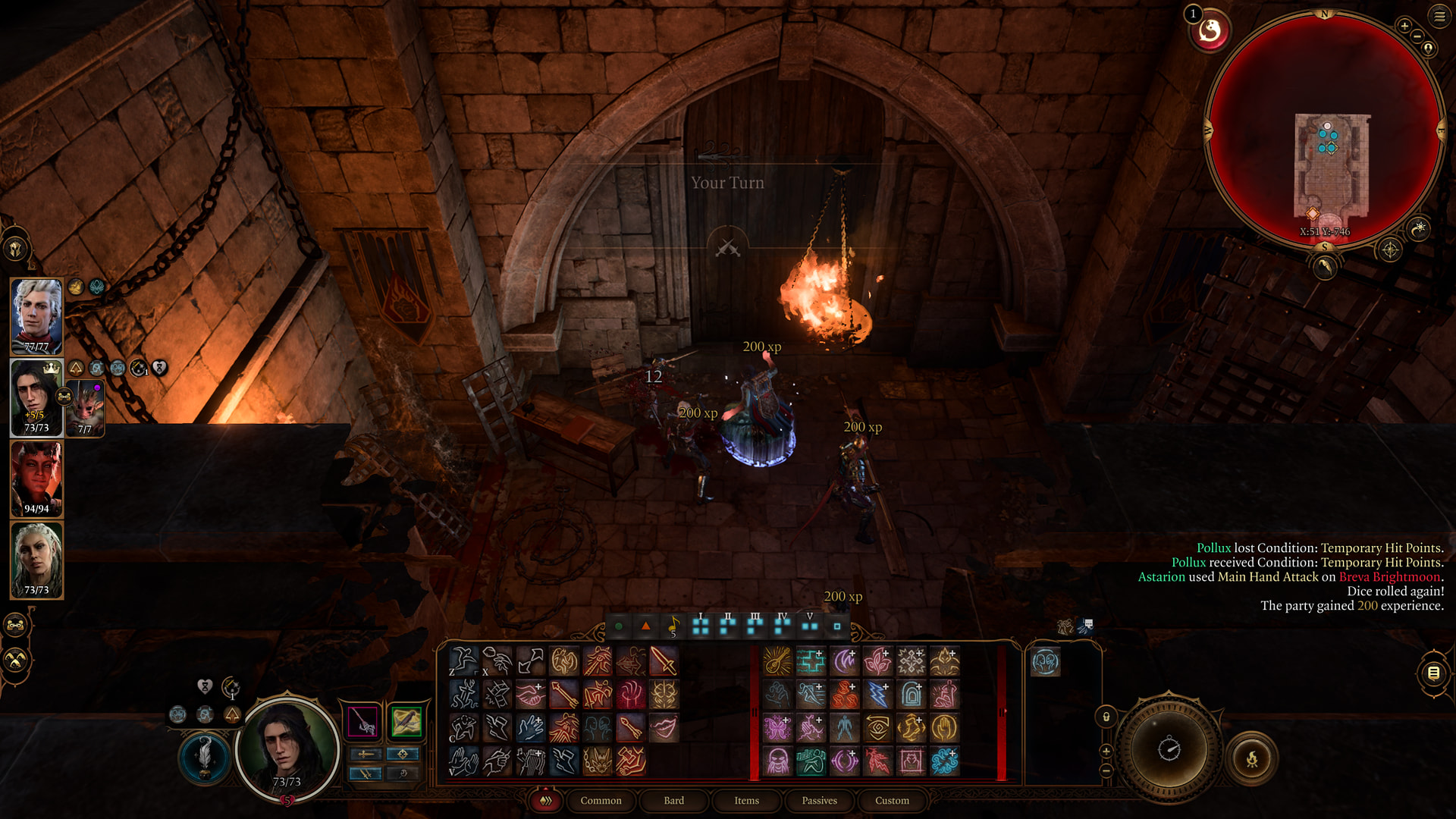Zoom out the minimap with minus button

1417,36
